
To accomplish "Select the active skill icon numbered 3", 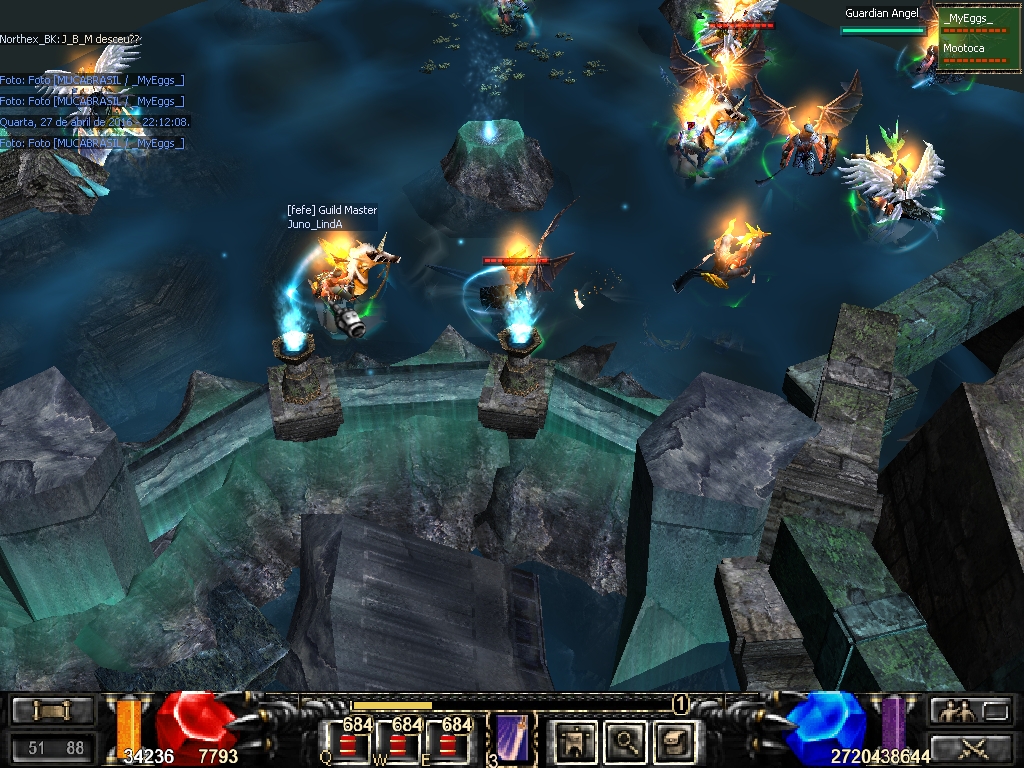I will [512, 740].
